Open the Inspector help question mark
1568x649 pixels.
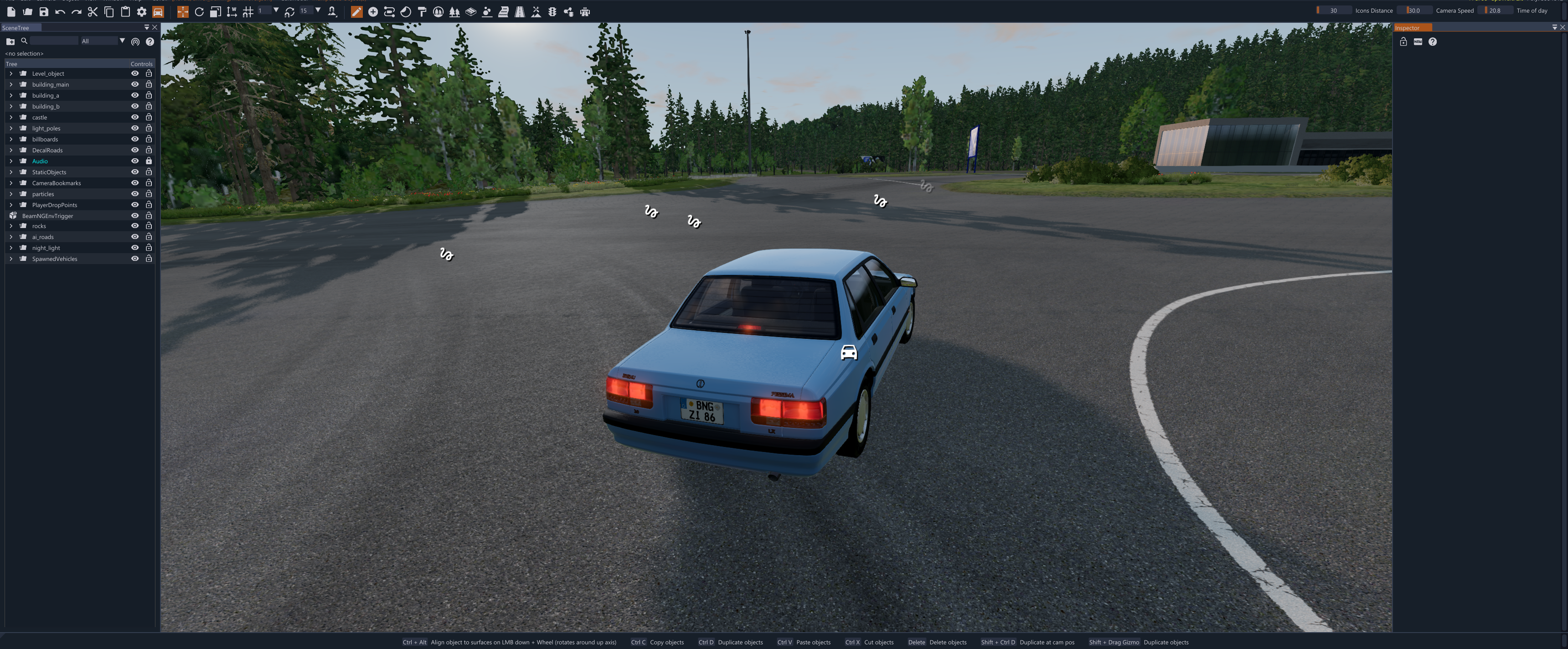coord(1432,42)
